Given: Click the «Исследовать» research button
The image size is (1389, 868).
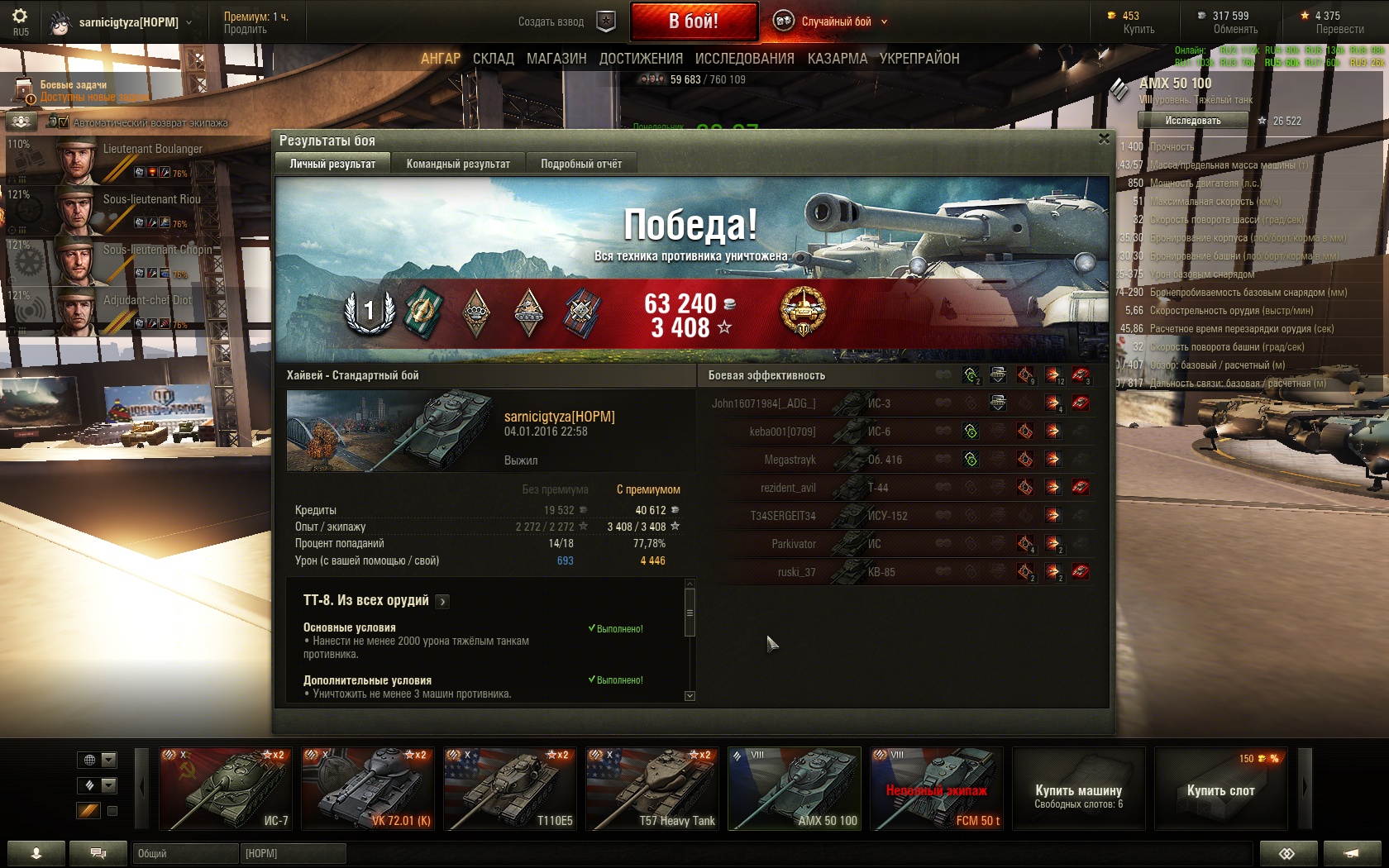Looking at the screenshot, I should point(1192,121).
